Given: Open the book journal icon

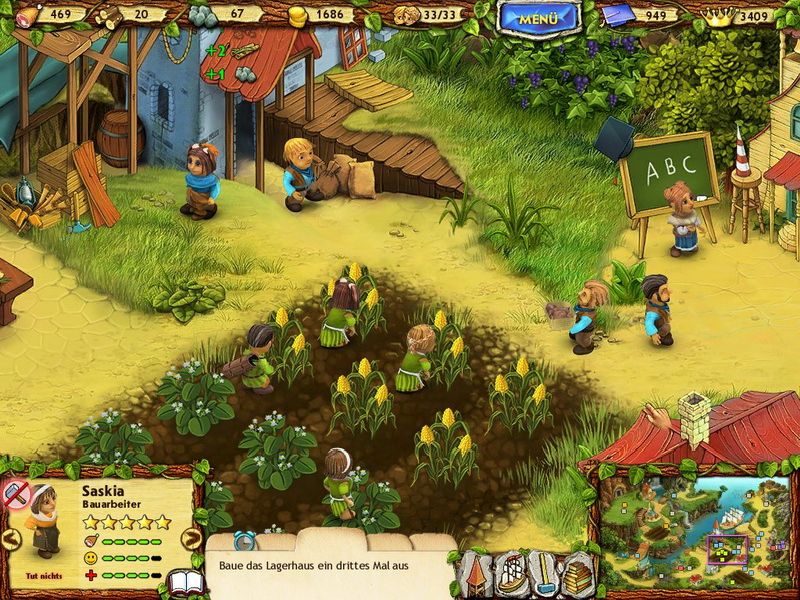Looking at the screenshot, I should [x=183, y=582].
